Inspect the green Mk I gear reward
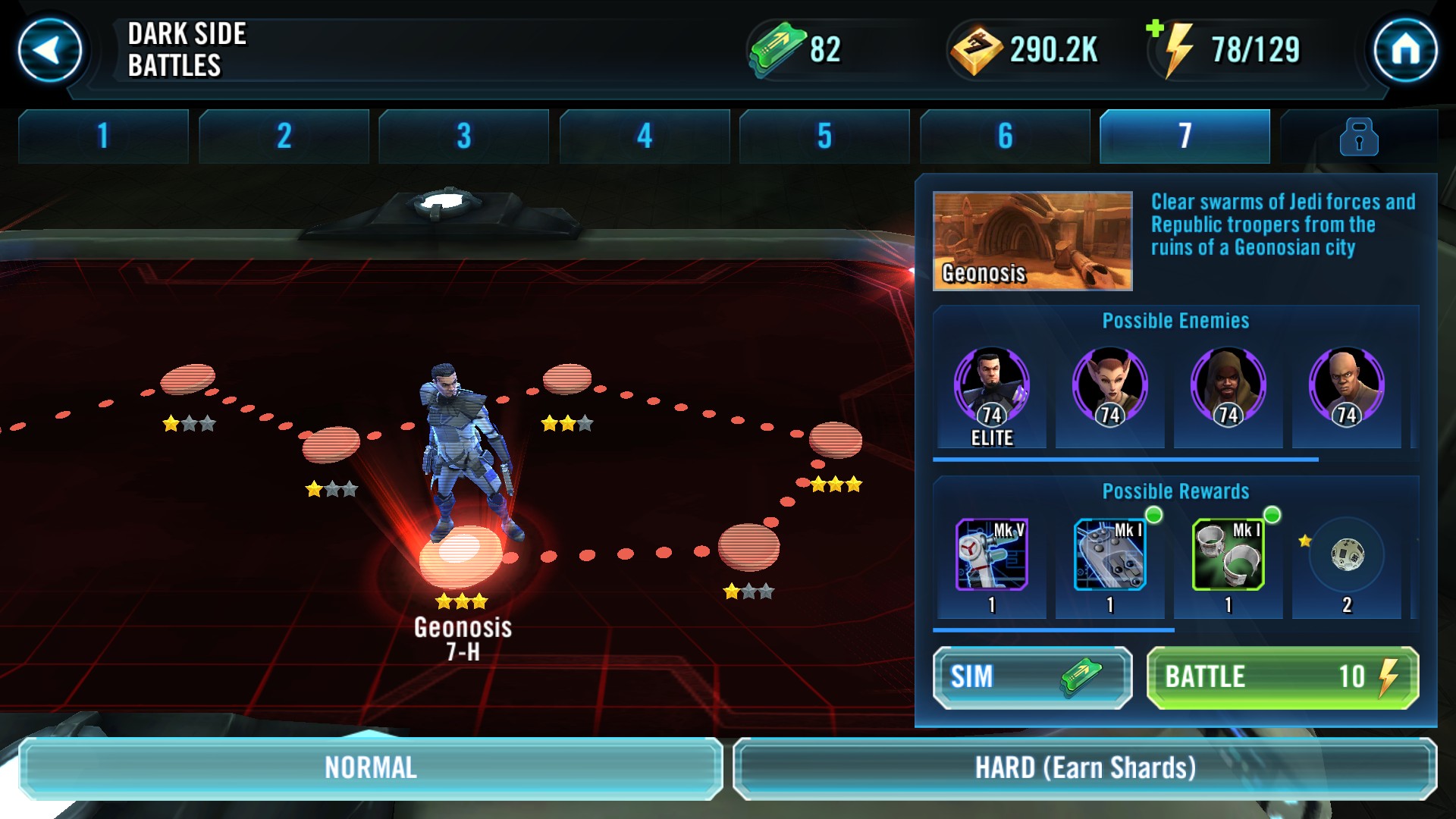The height and width of the screenshot is (819, 1456). point(1228,555)
